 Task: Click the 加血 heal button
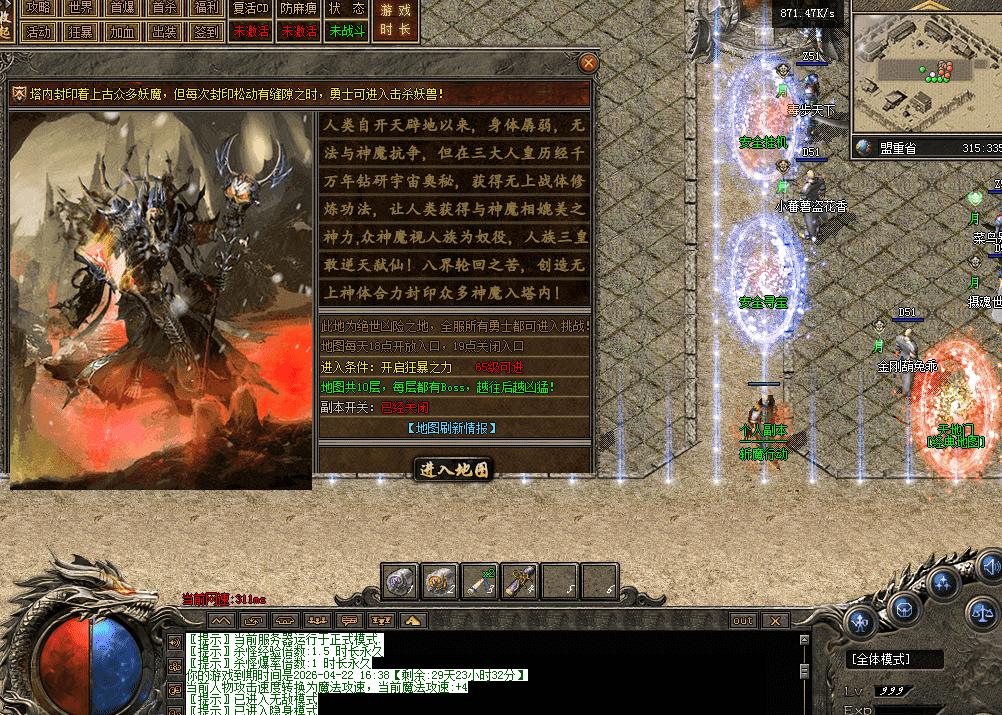click(122, 31)
